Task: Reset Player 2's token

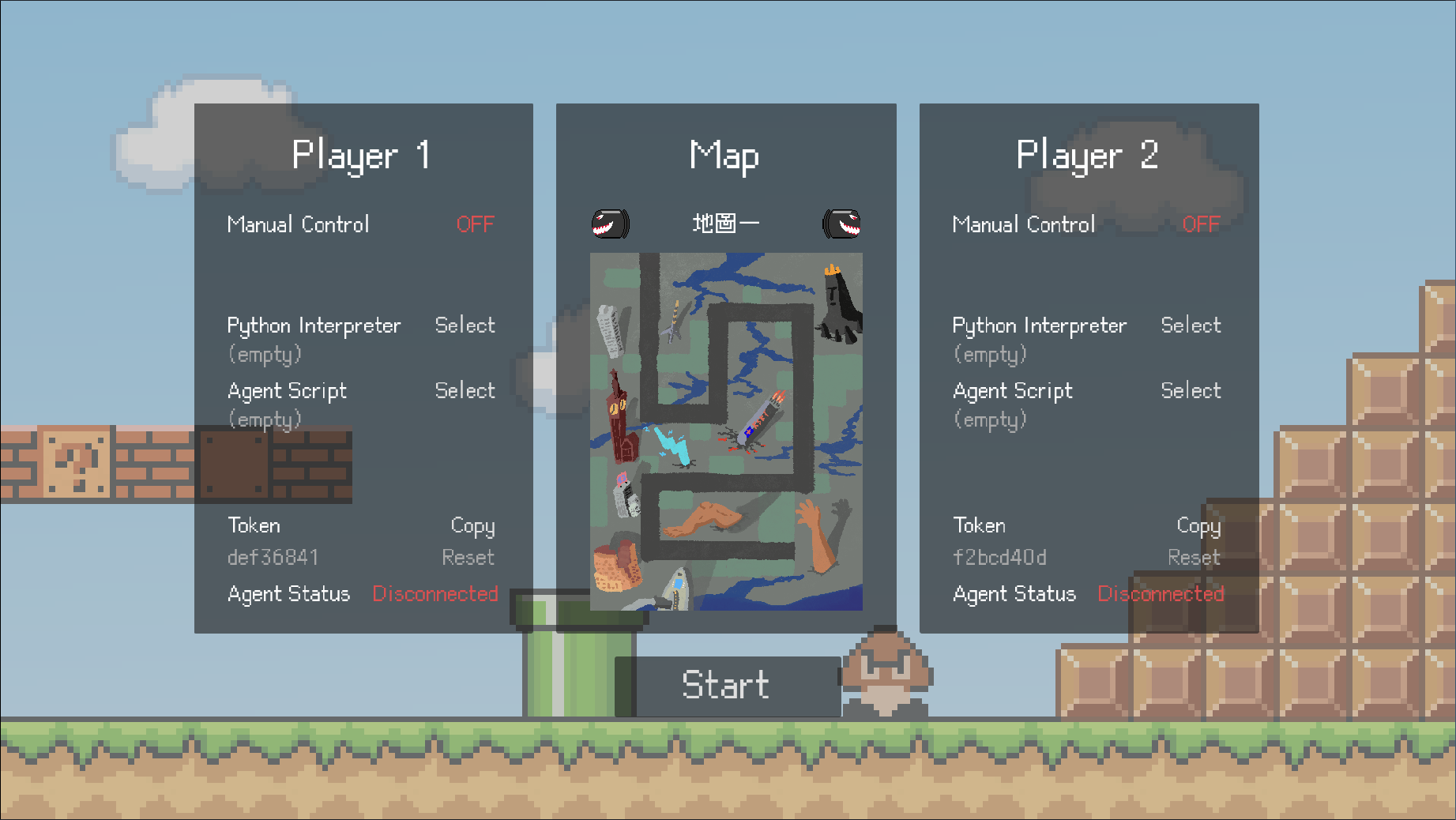Action: 1193,558
